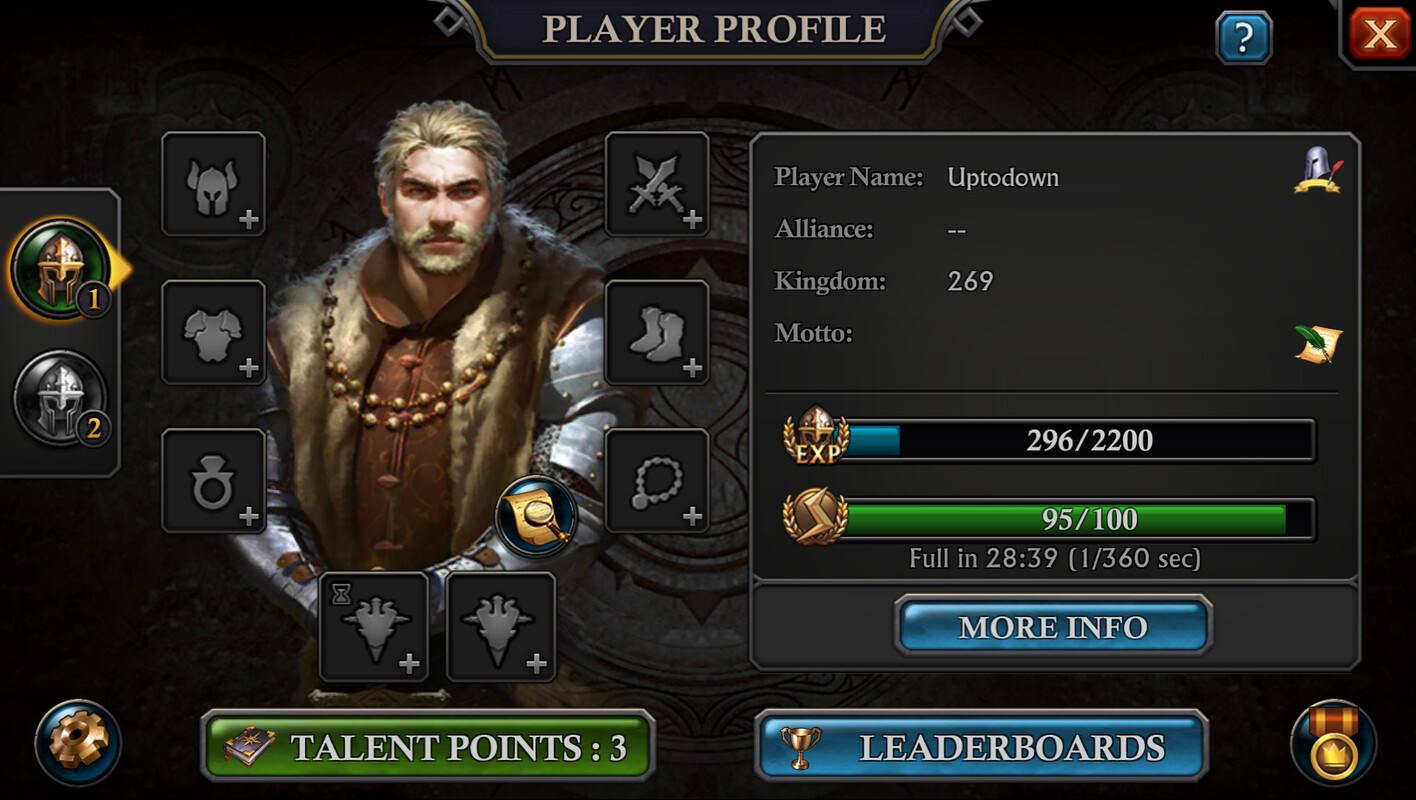Click the scroll magnifier inspect icon

(x=537, y=516)
